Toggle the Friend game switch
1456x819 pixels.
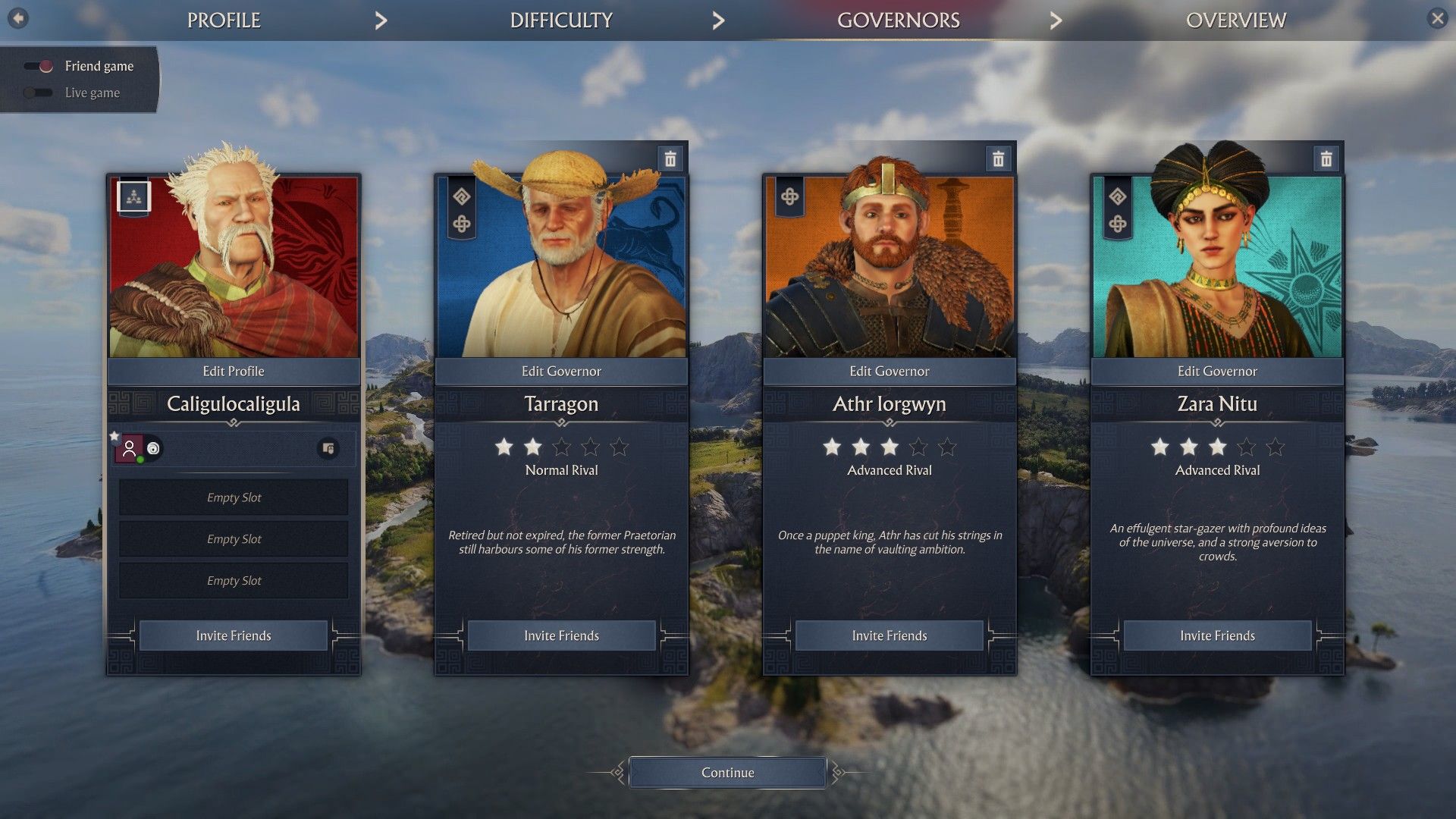(x=39, y=66)
